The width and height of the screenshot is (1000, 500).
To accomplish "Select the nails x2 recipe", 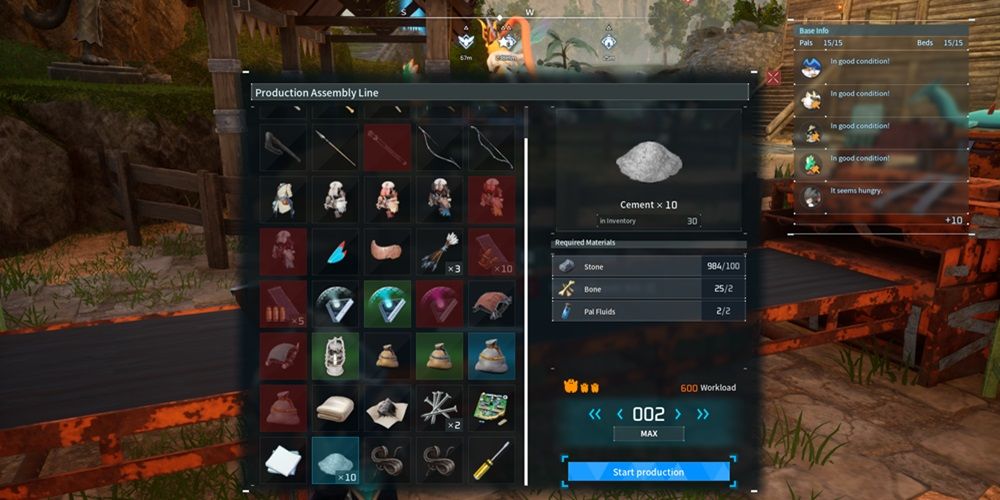I will [440, 407].
